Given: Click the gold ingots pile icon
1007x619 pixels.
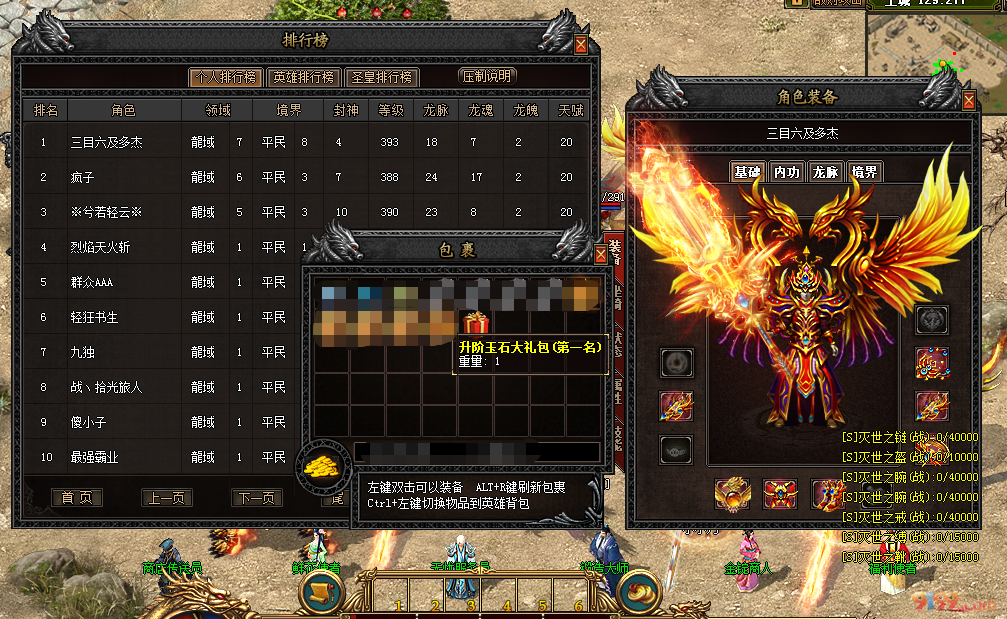Looking at the screenshot, I should [323, 465].
